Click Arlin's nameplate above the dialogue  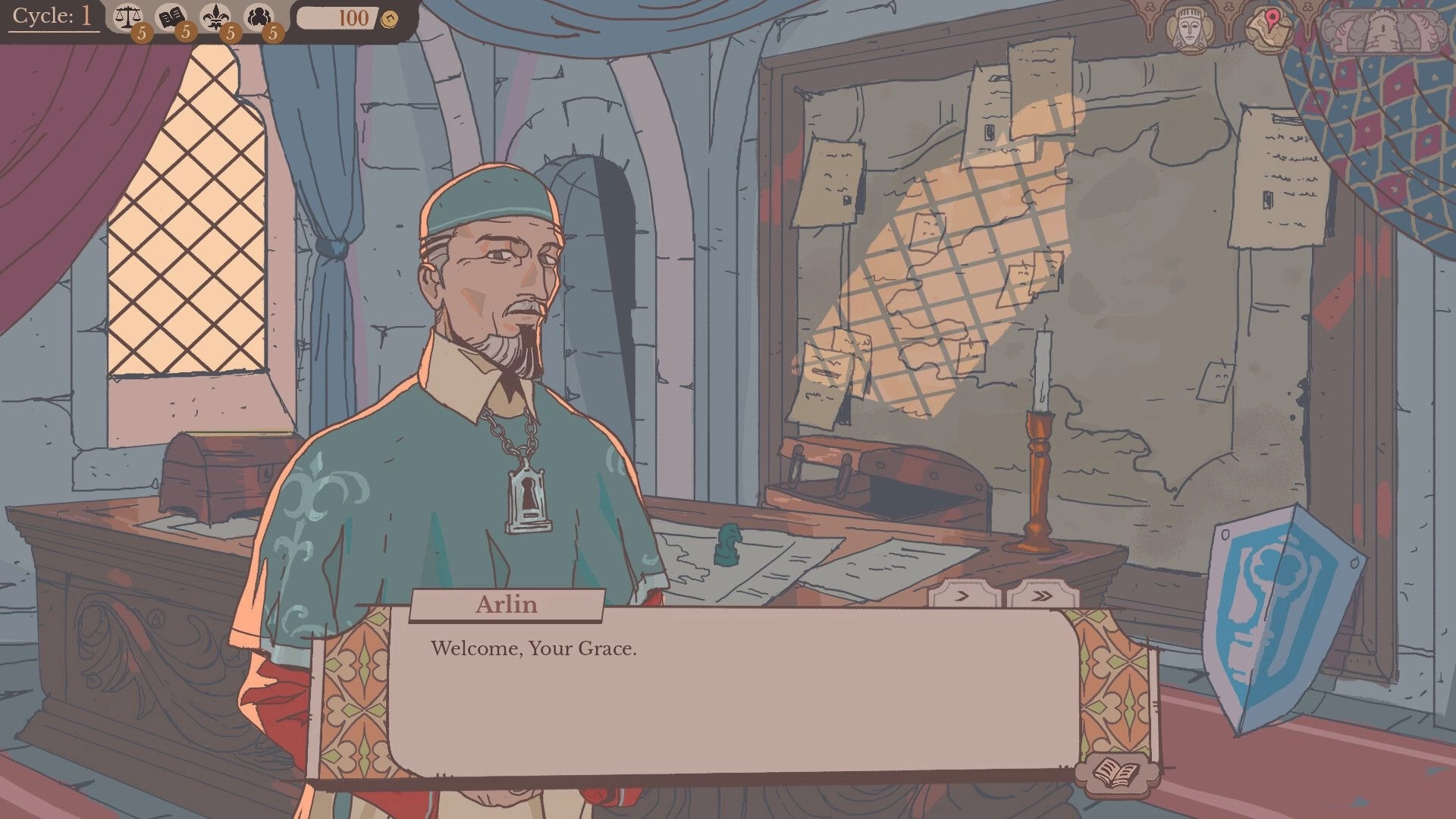coord(507,604)
